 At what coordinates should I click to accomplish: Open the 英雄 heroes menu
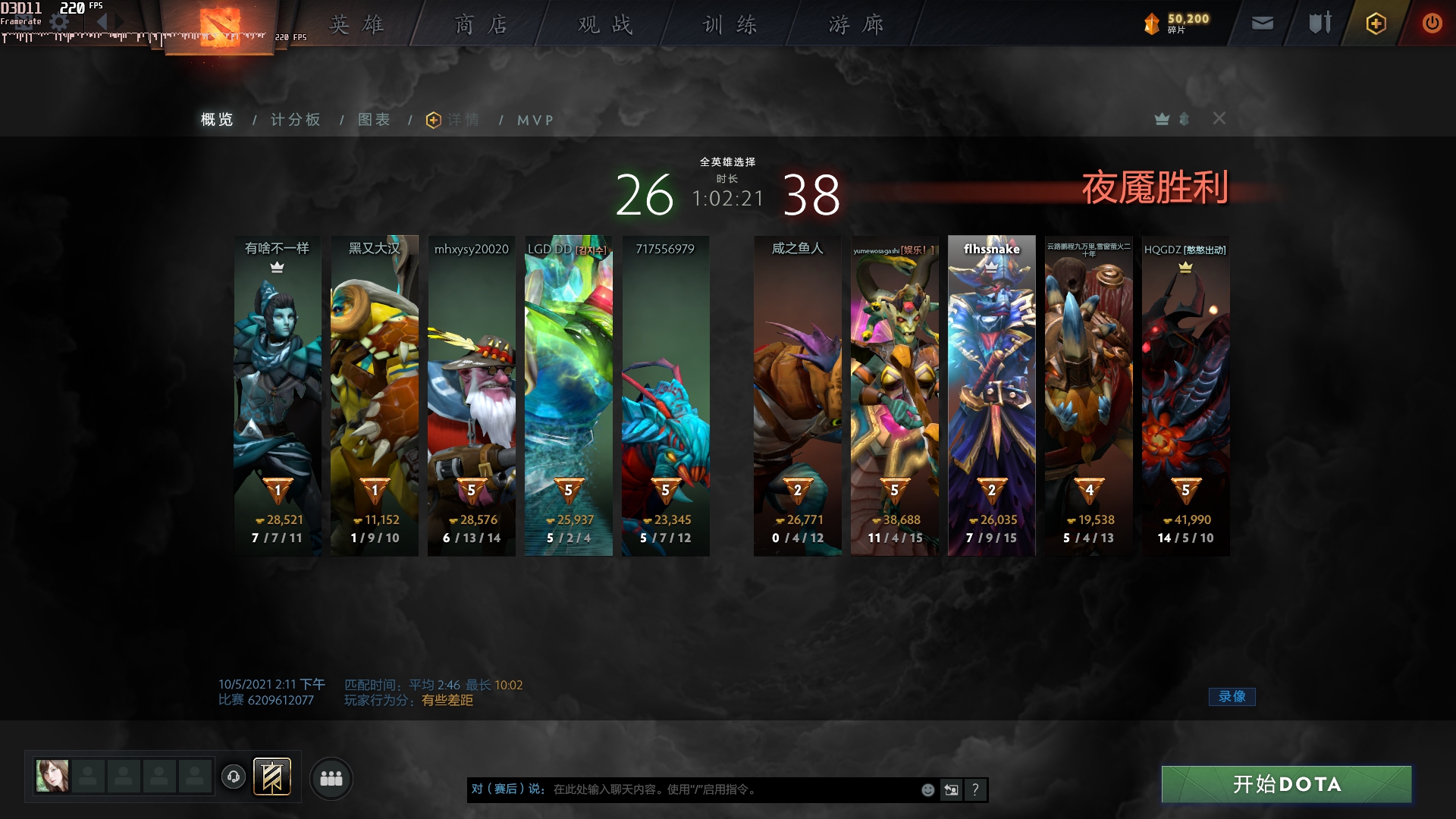pos(356,25)
